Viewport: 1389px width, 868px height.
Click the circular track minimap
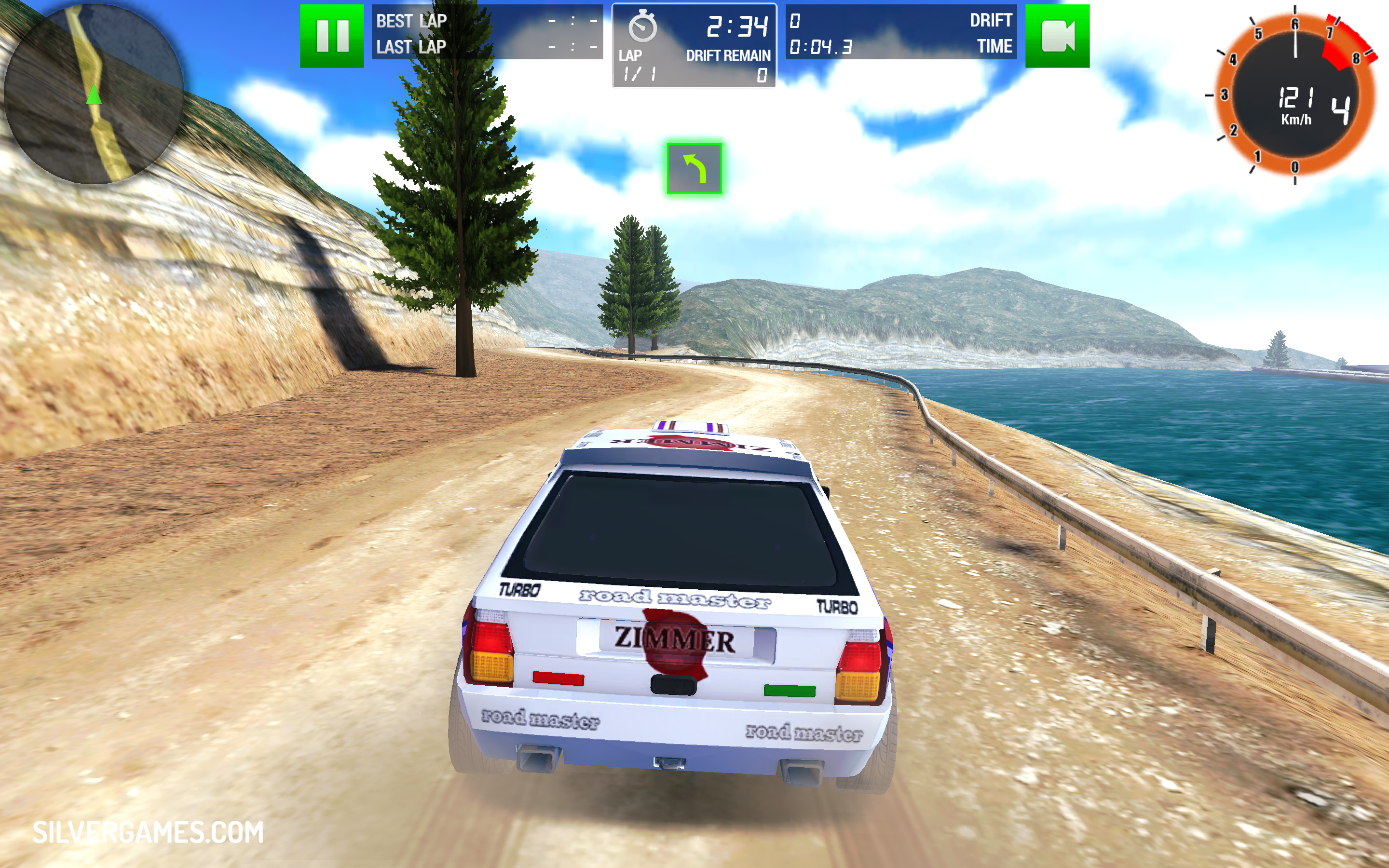[93, 93]
